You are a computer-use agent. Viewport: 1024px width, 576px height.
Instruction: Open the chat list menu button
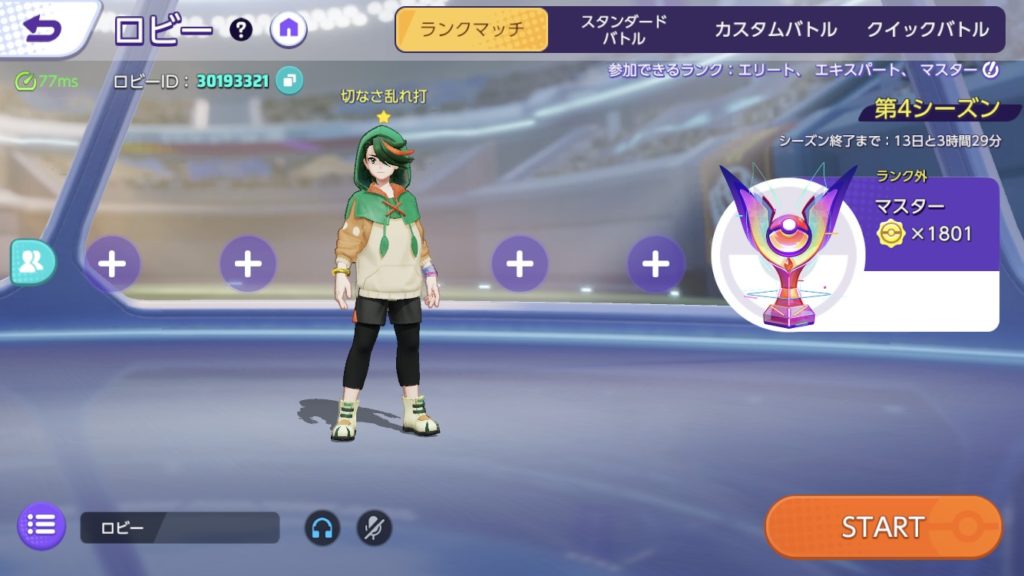click(x=42, y=525)
